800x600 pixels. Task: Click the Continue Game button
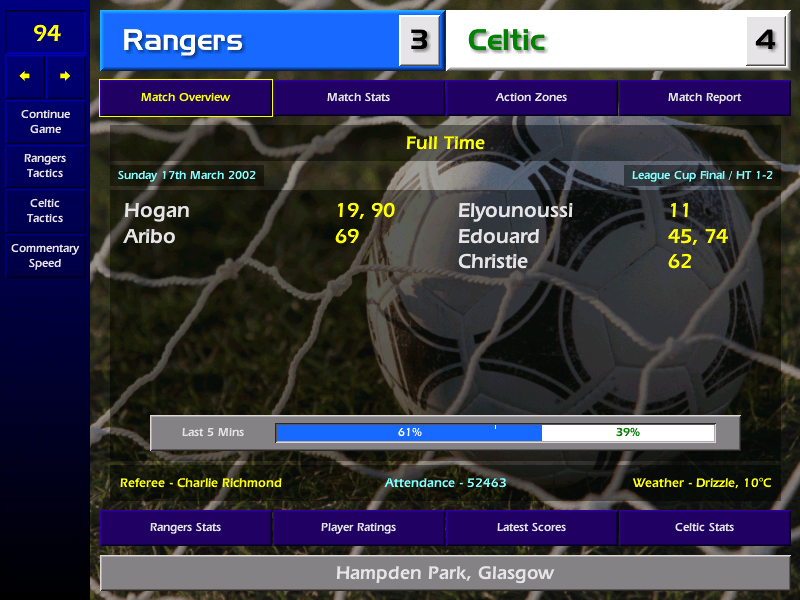coord(45,122)
